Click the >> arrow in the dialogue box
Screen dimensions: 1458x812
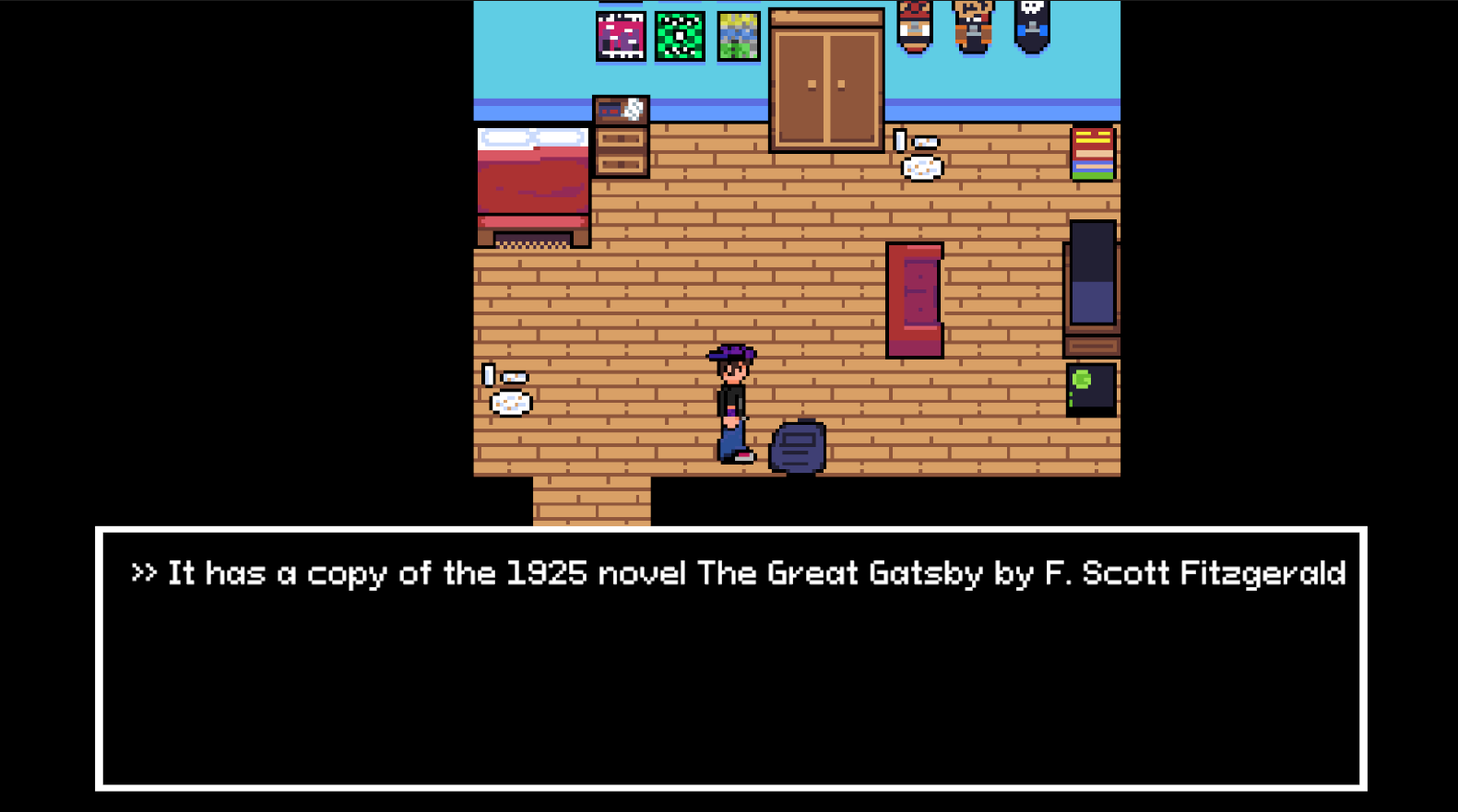tap(144, 573)
